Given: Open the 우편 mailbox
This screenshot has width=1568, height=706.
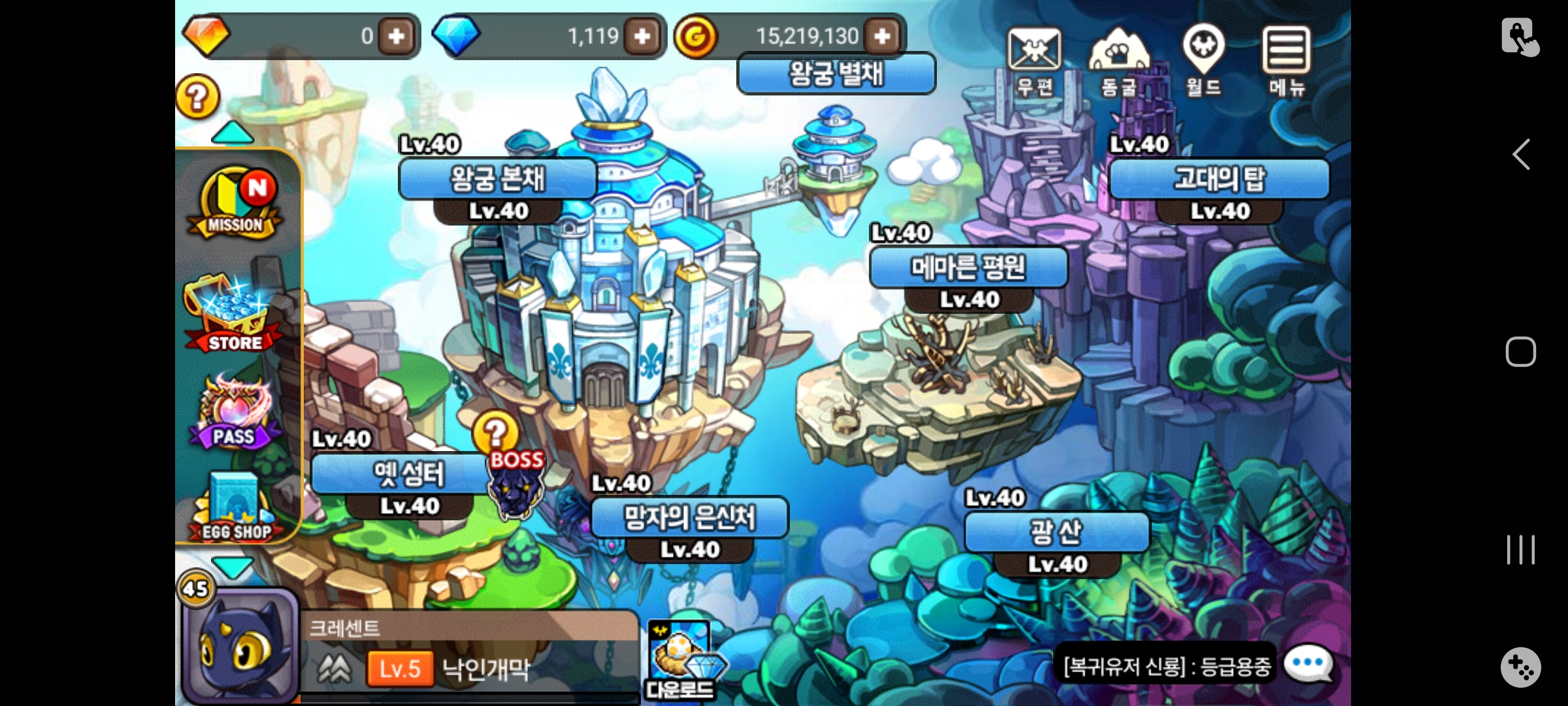Looking at the screenshot, I should [x=1034, y=59].
